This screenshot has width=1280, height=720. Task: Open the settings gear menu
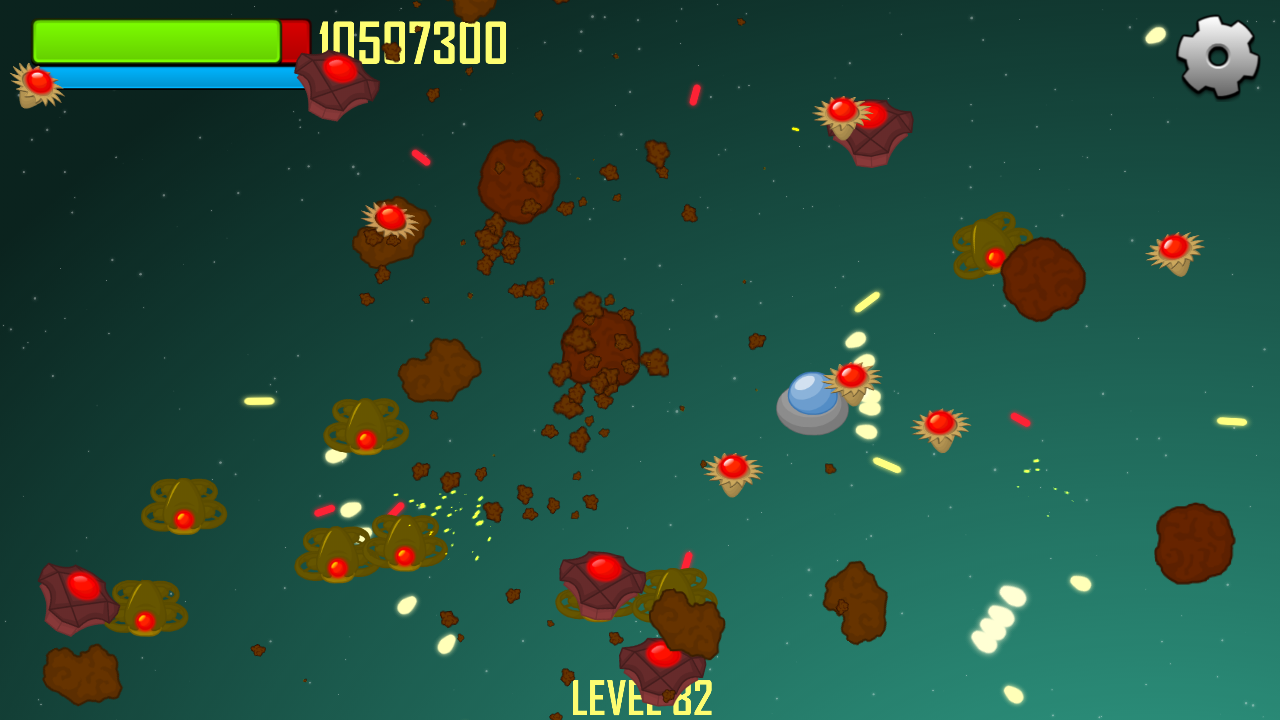coord(1217,56)
